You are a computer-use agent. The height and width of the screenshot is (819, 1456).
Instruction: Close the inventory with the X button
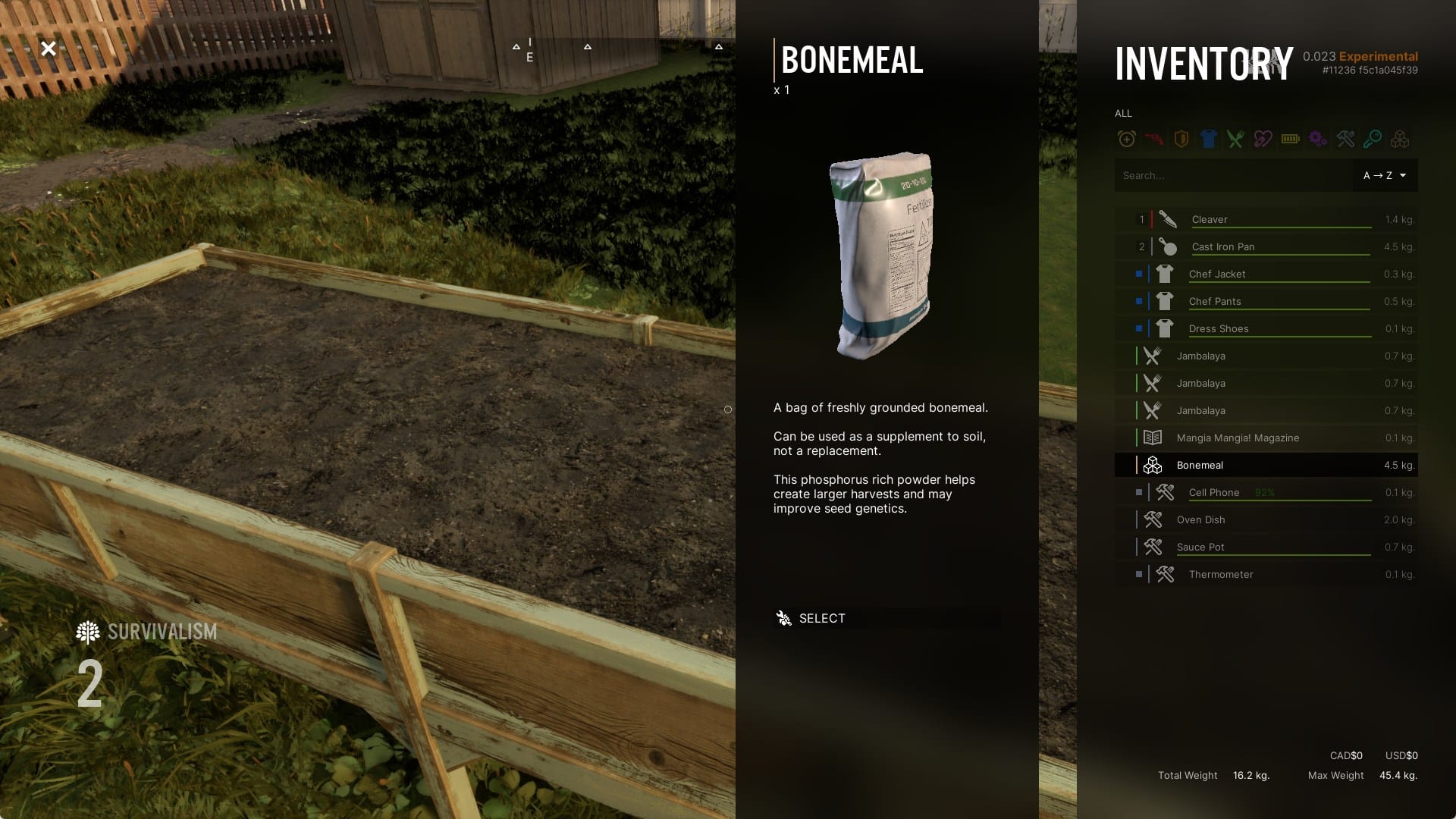coord(49,49)
